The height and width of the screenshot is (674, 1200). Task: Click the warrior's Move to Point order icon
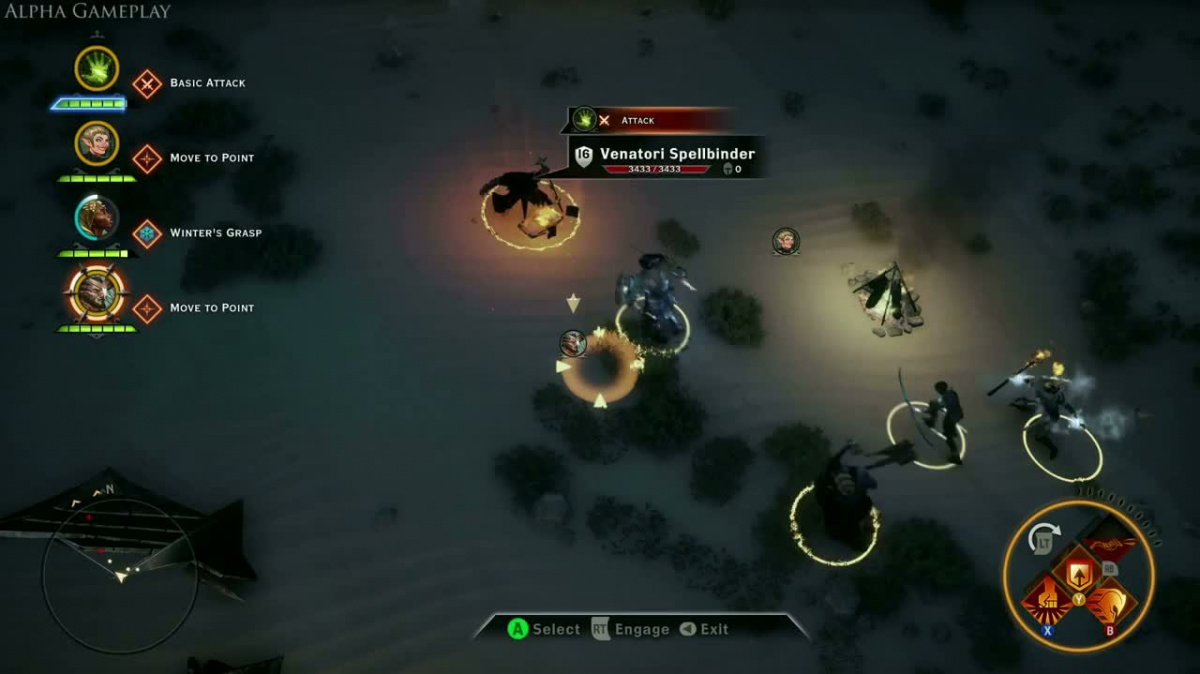pos(147,309)
